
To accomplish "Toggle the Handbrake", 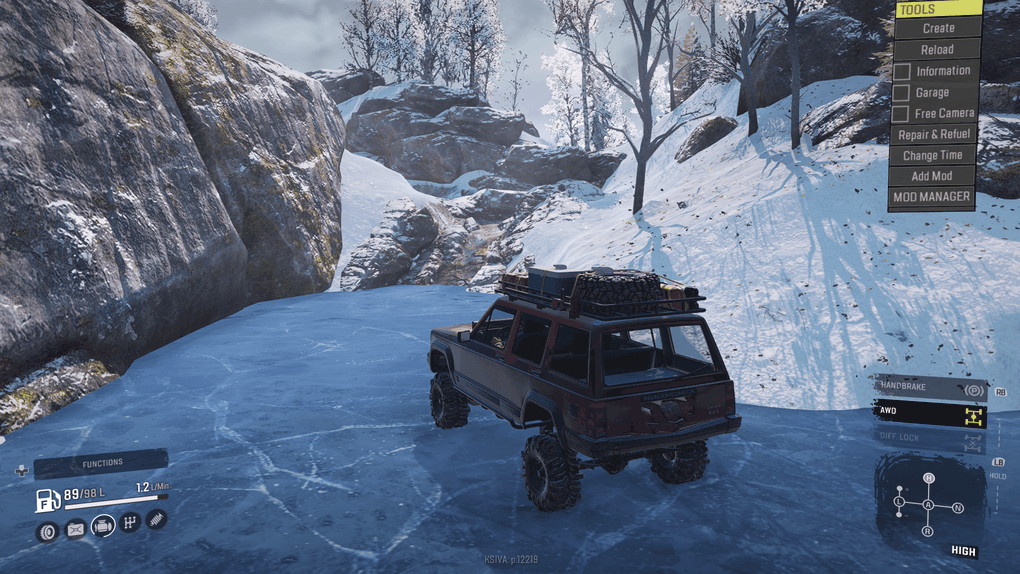I will [930, 387].
